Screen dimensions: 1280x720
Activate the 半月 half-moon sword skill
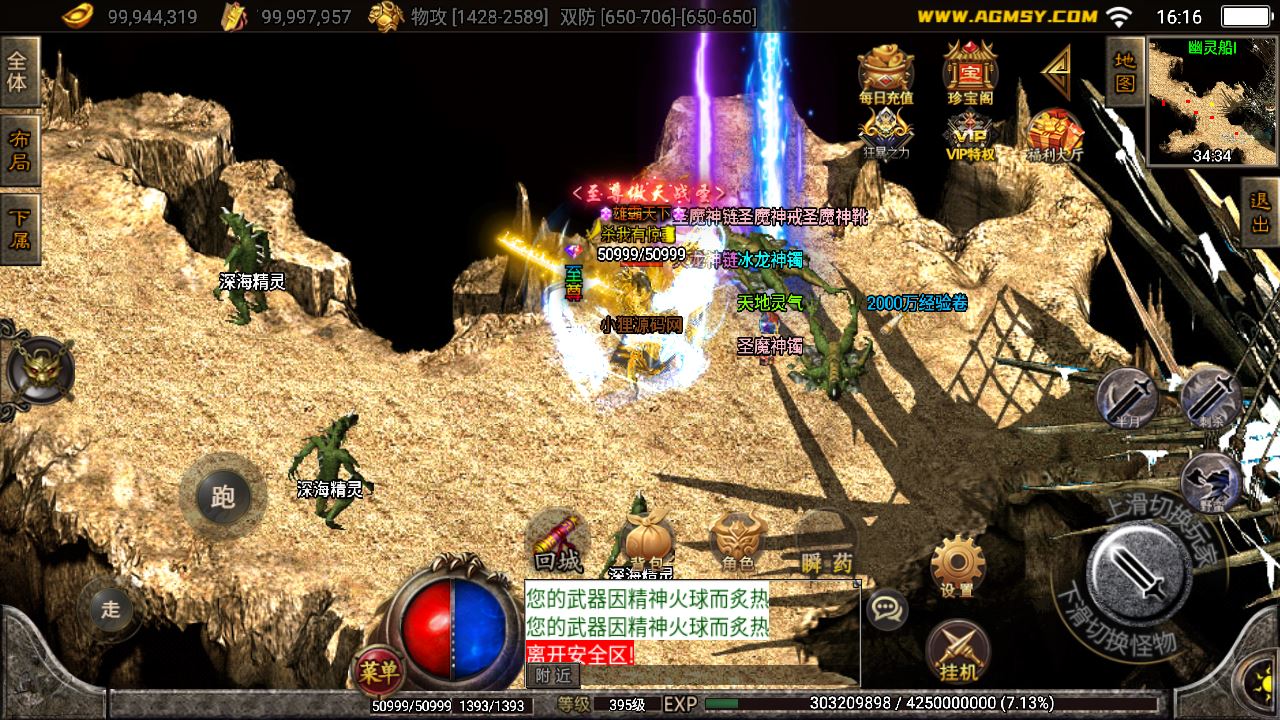(x=1126, y=399)
